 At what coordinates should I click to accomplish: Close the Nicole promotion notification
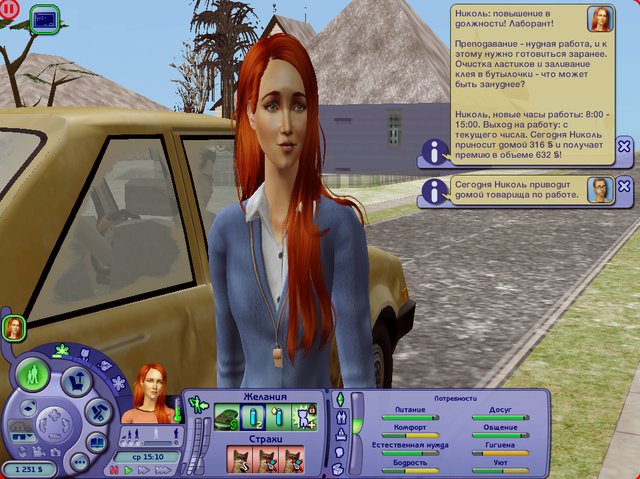624,147
